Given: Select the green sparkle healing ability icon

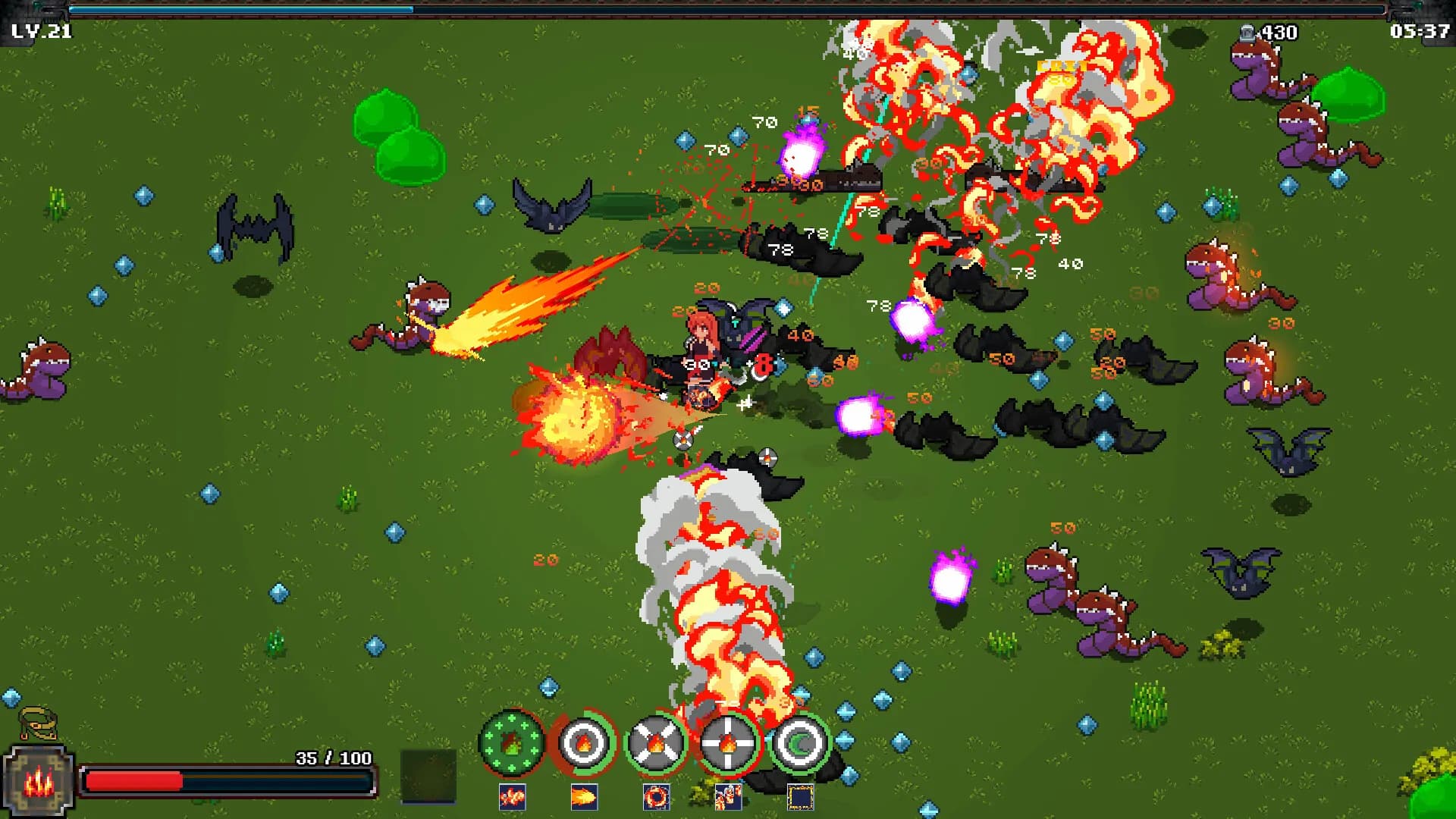Looking at the screenshot, I should coord(512,741).
